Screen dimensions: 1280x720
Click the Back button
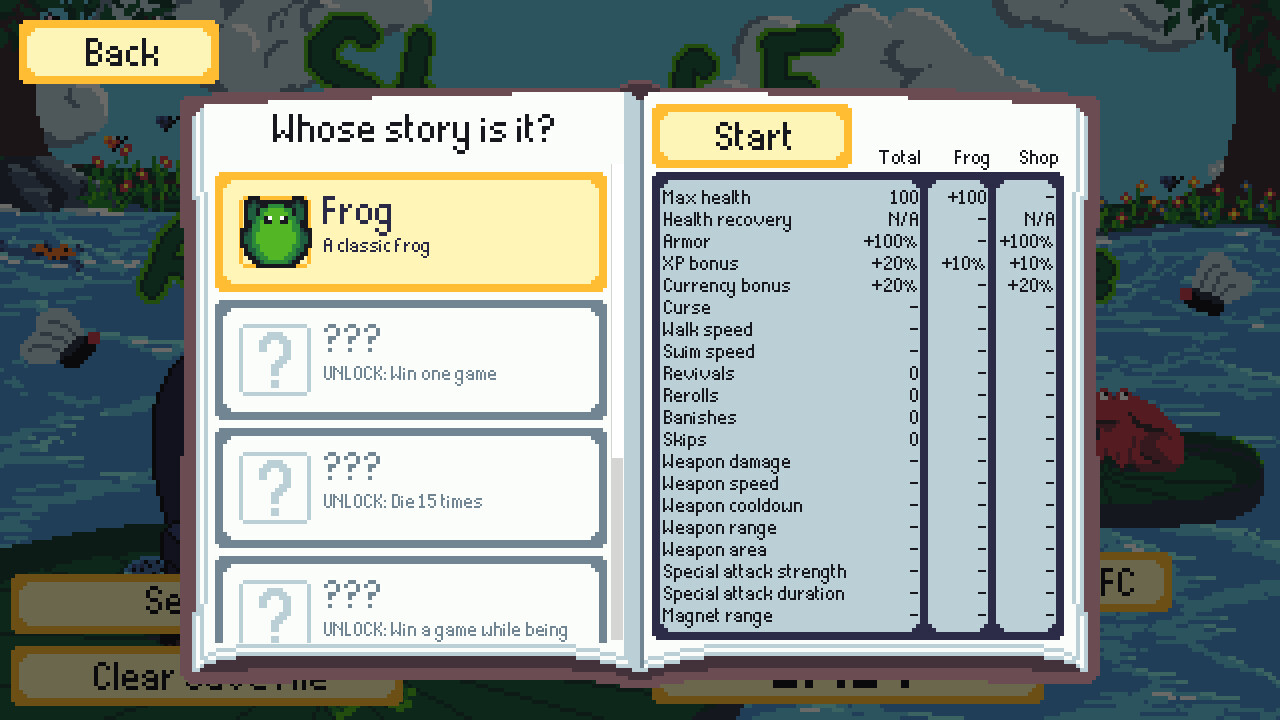pyautogui.click(x=118, y=51)
